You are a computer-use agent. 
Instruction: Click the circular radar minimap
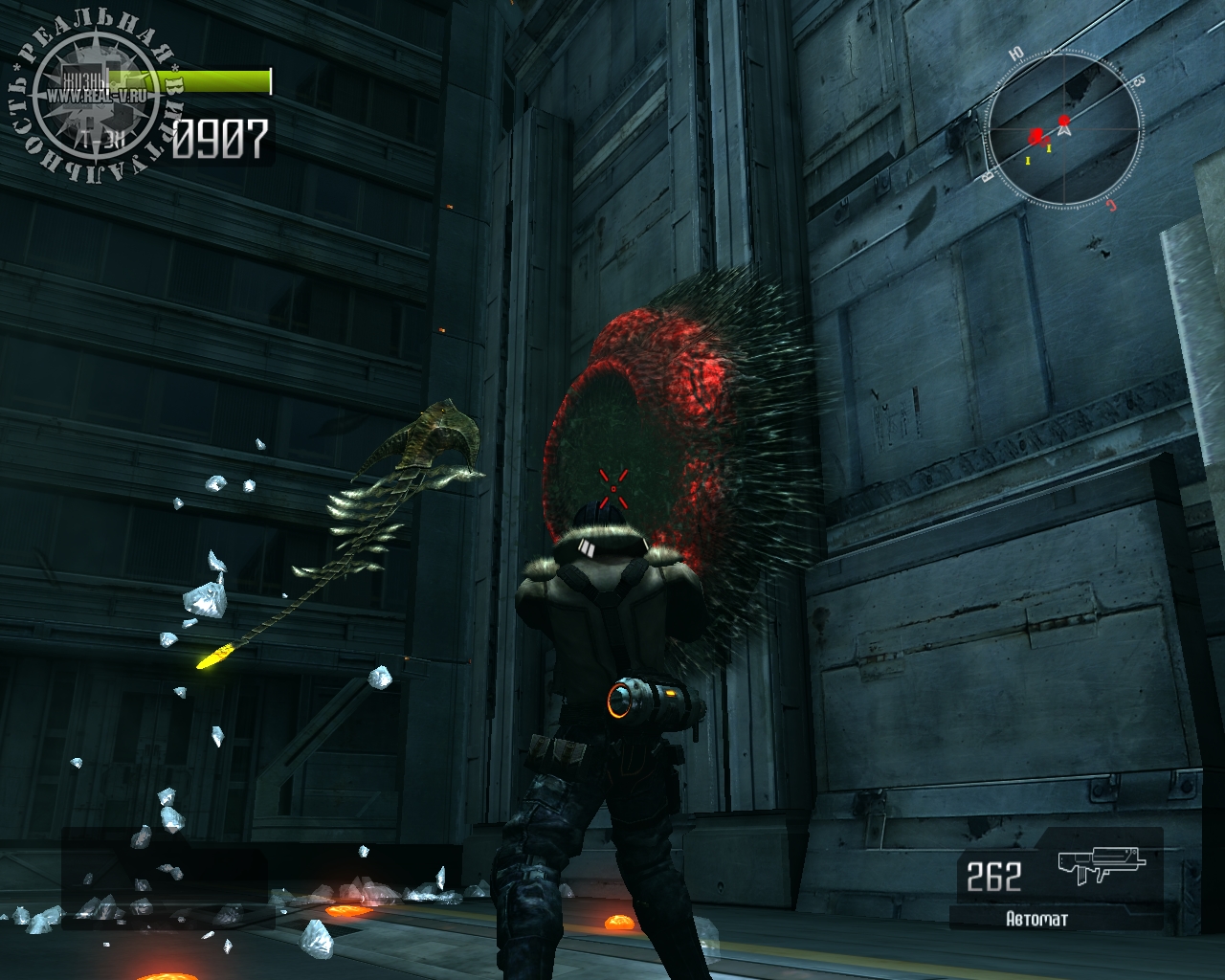(1063, 128)
